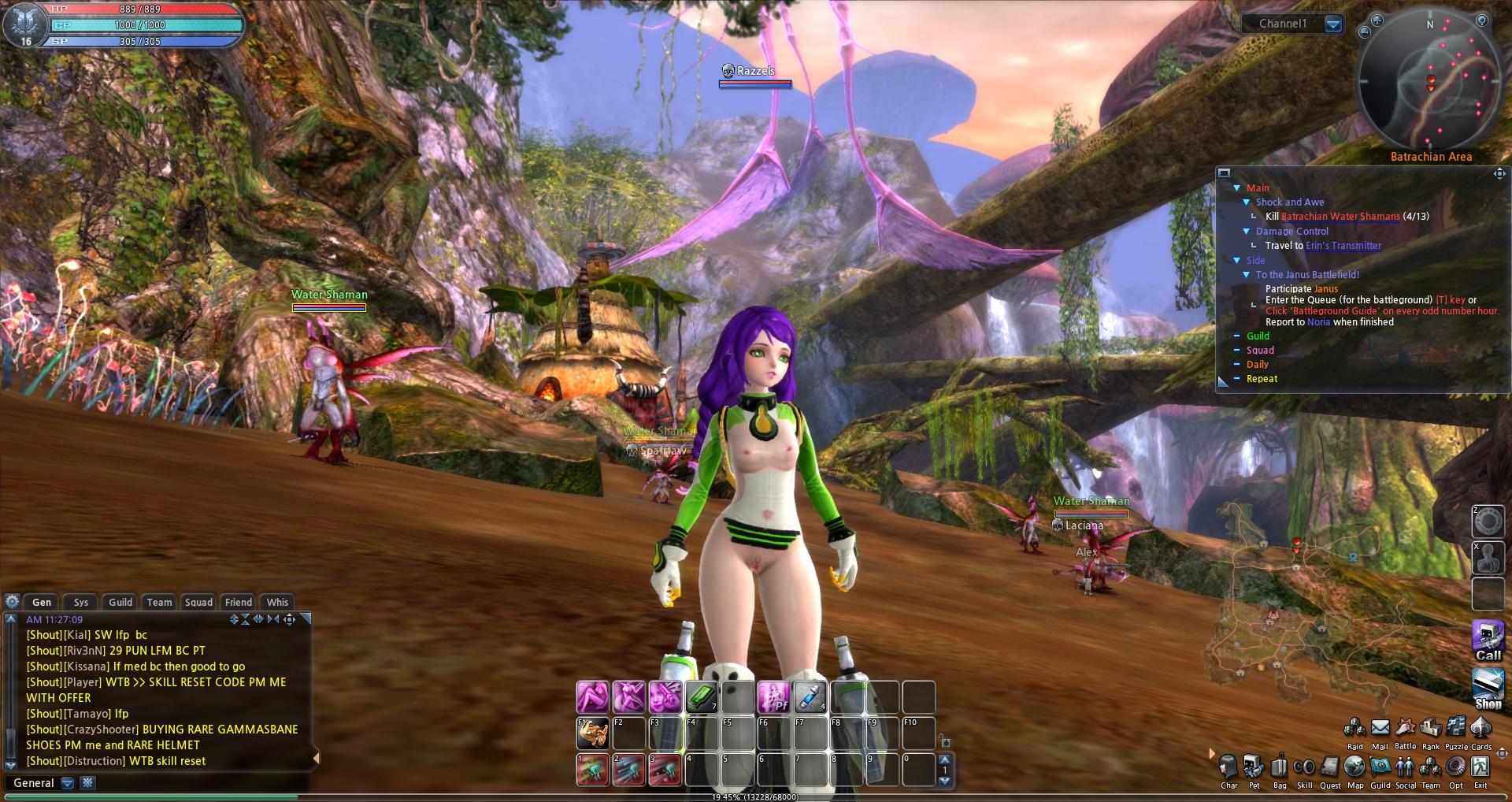Image resolution: width=1512 pixels, height=802 pixels.
Task: Open the General chat channel dropdown
Action: coord(68,783)
